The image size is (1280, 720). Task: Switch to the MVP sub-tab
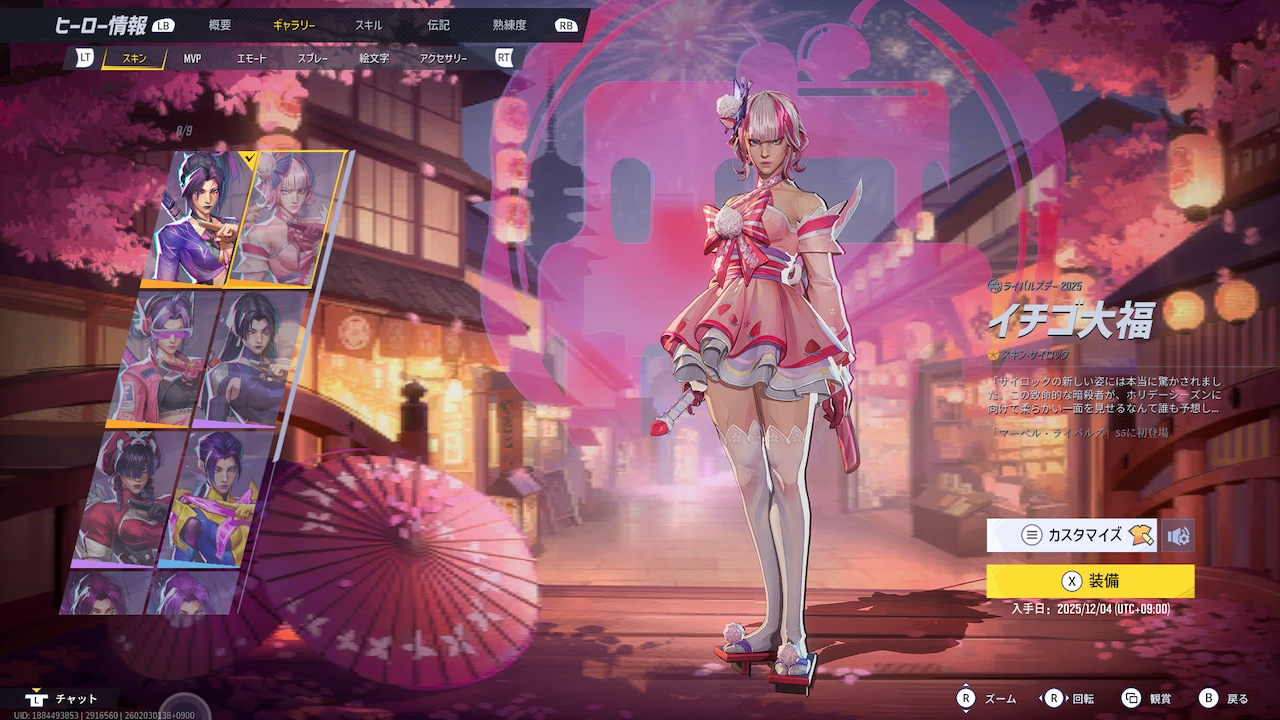(192, 59)
